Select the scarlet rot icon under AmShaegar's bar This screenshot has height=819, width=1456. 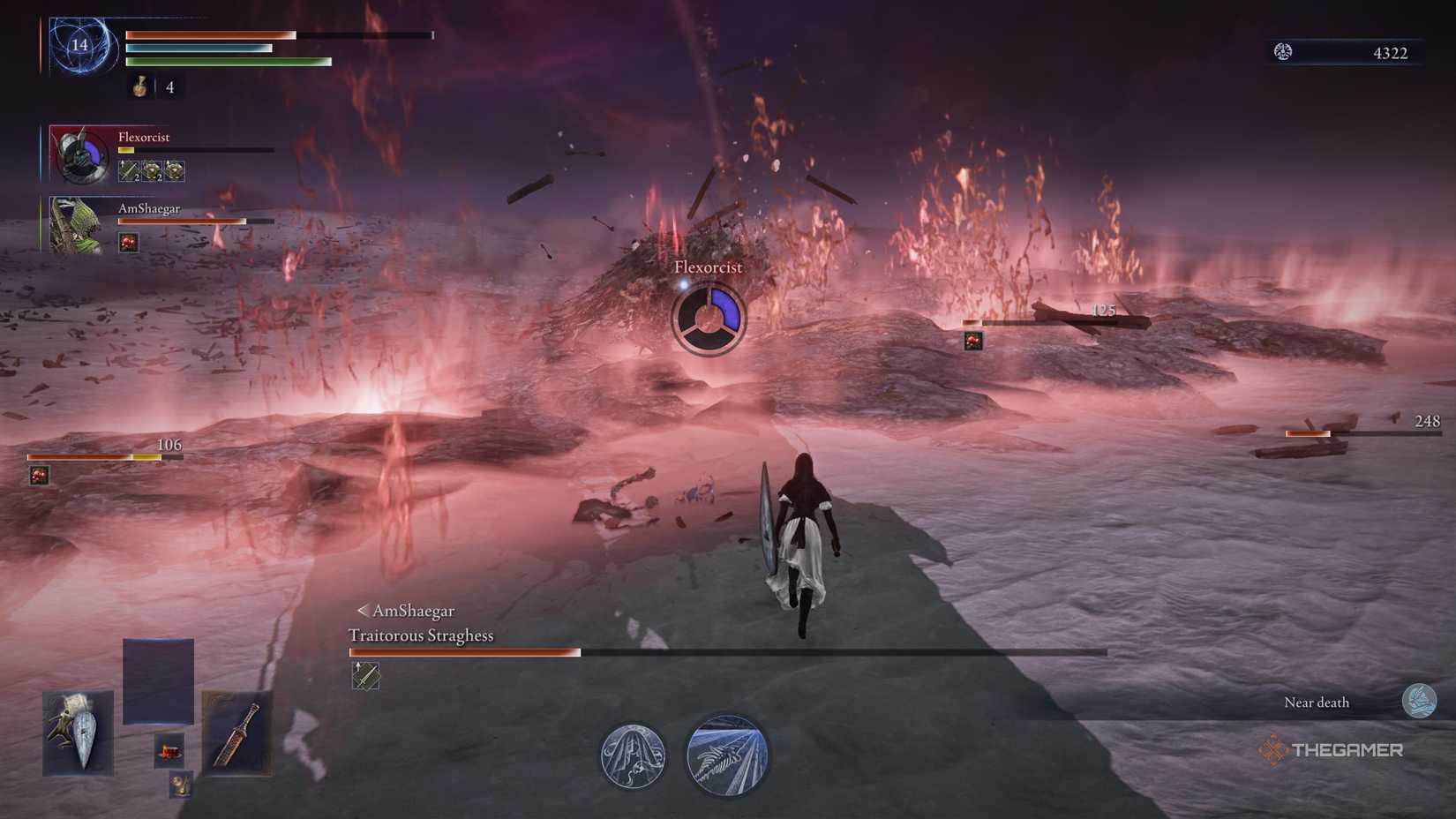point(130,243)
